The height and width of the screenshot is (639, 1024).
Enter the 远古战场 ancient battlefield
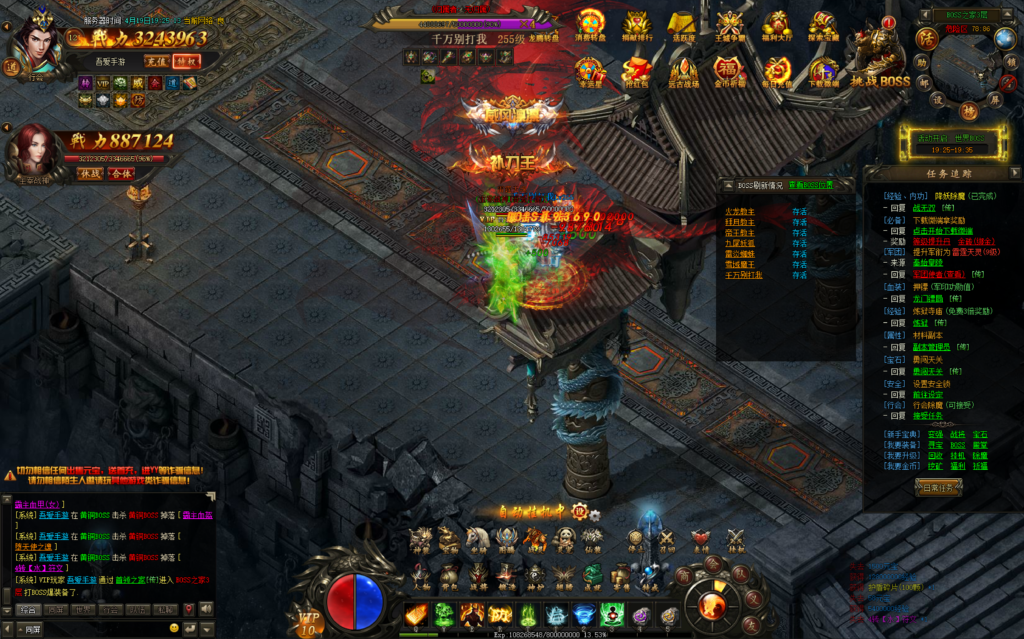(683, 72)
